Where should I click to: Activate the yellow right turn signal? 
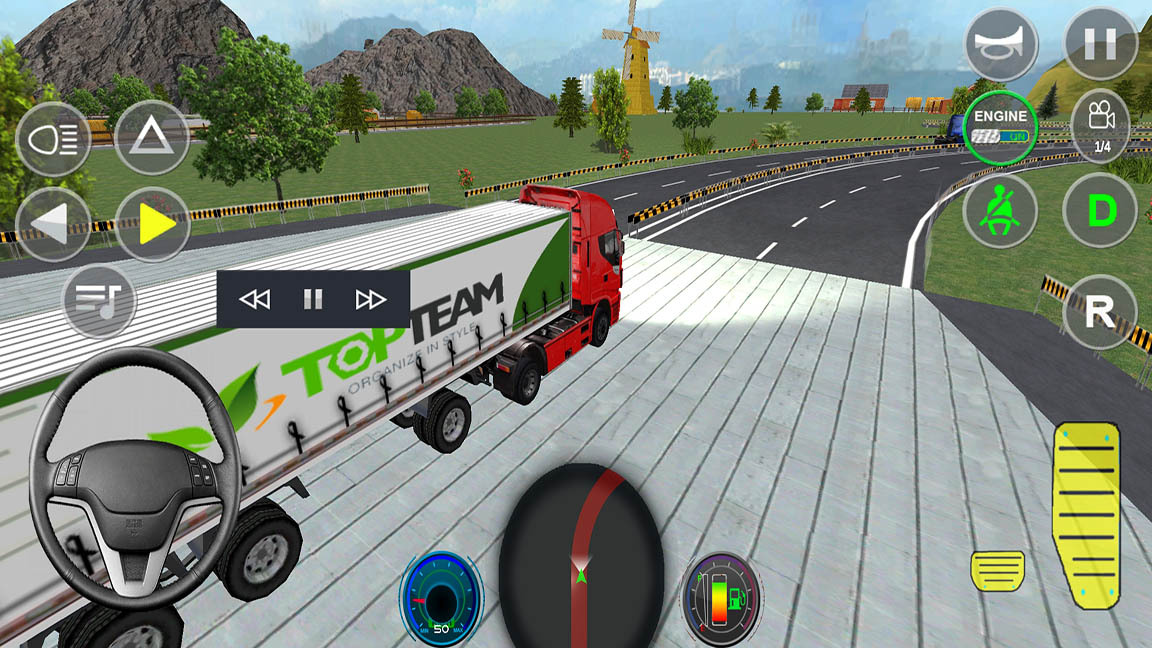click(152, 224)
